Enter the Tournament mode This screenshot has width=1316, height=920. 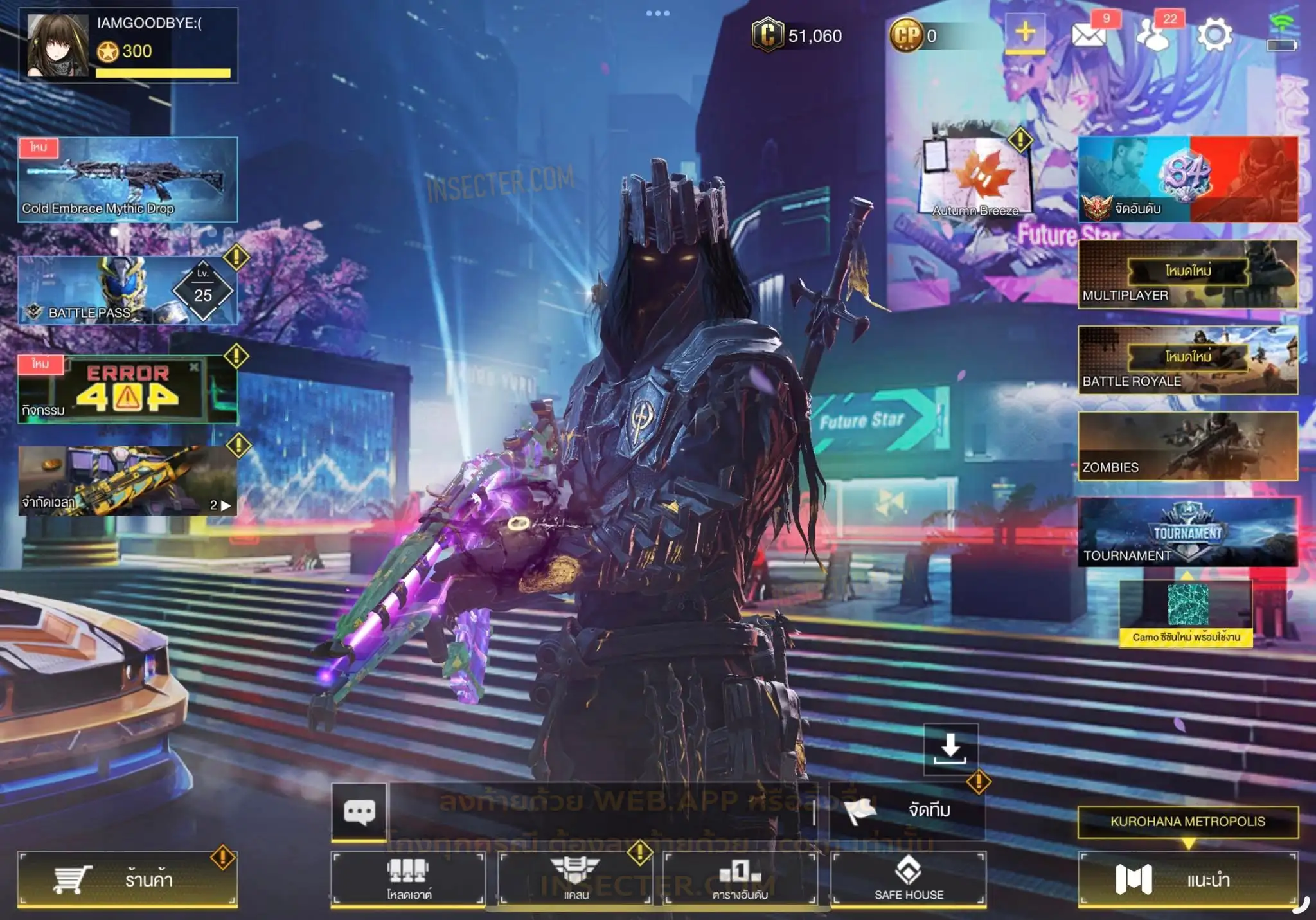(x=1187, y=532)
